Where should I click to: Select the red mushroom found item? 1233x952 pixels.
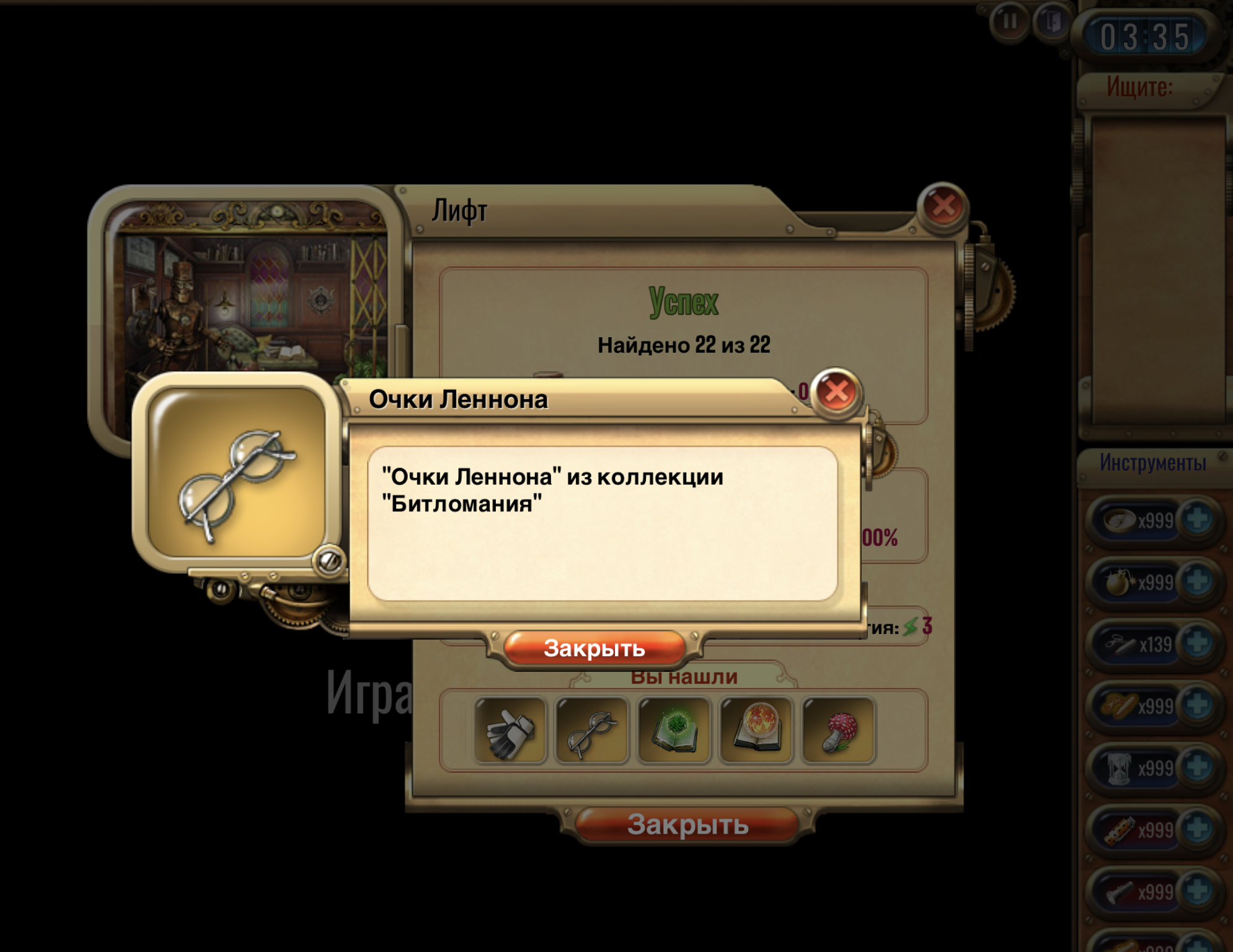[838, 730]
